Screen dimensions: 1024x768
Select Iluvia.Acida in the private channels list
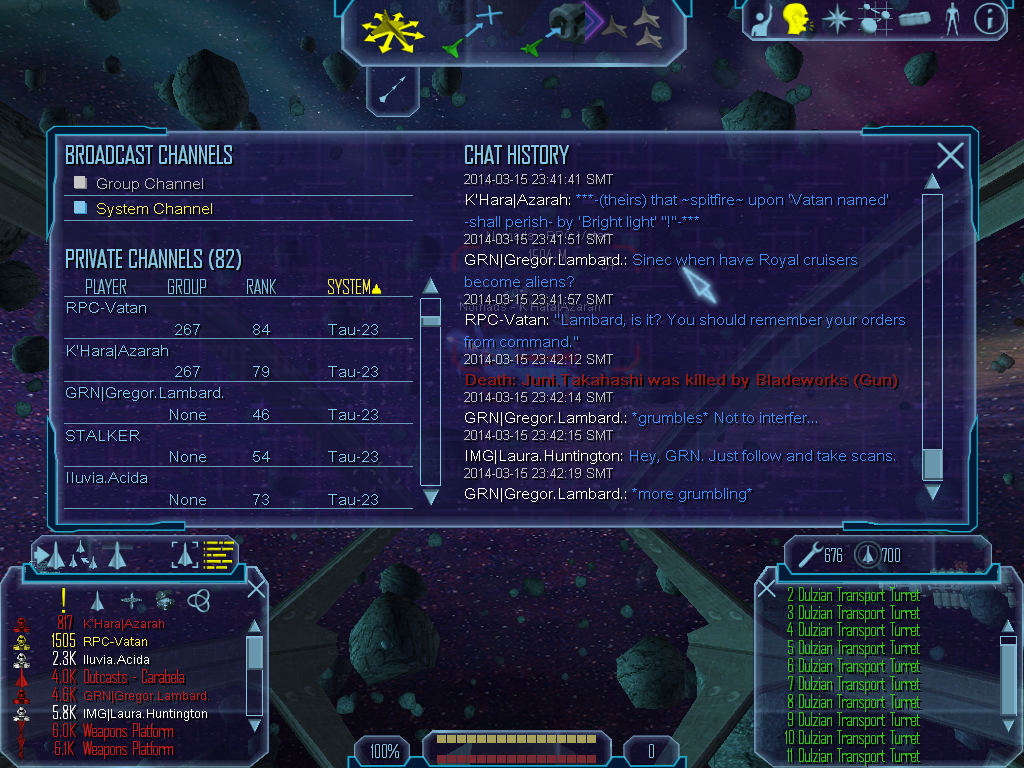coord(107,478)
